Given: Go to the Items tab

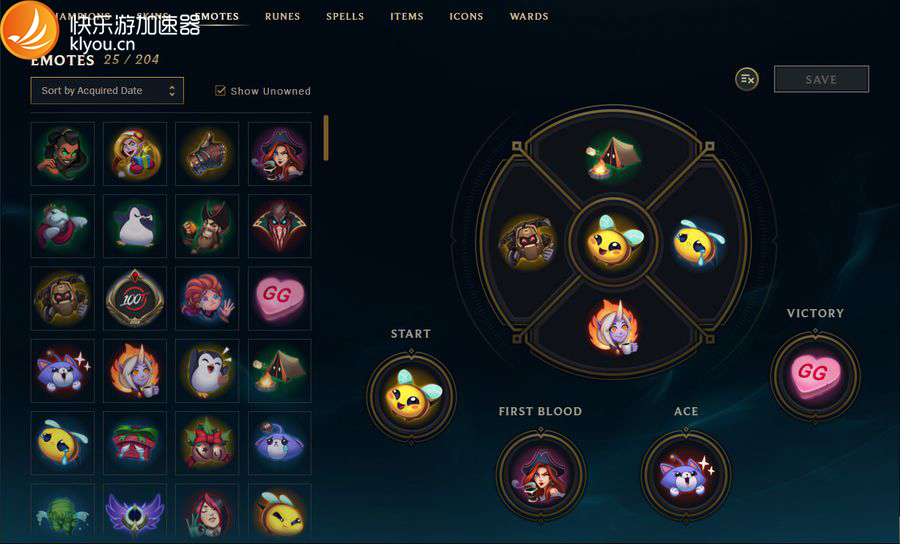Looking at the screenshot, I should point(406,17).
